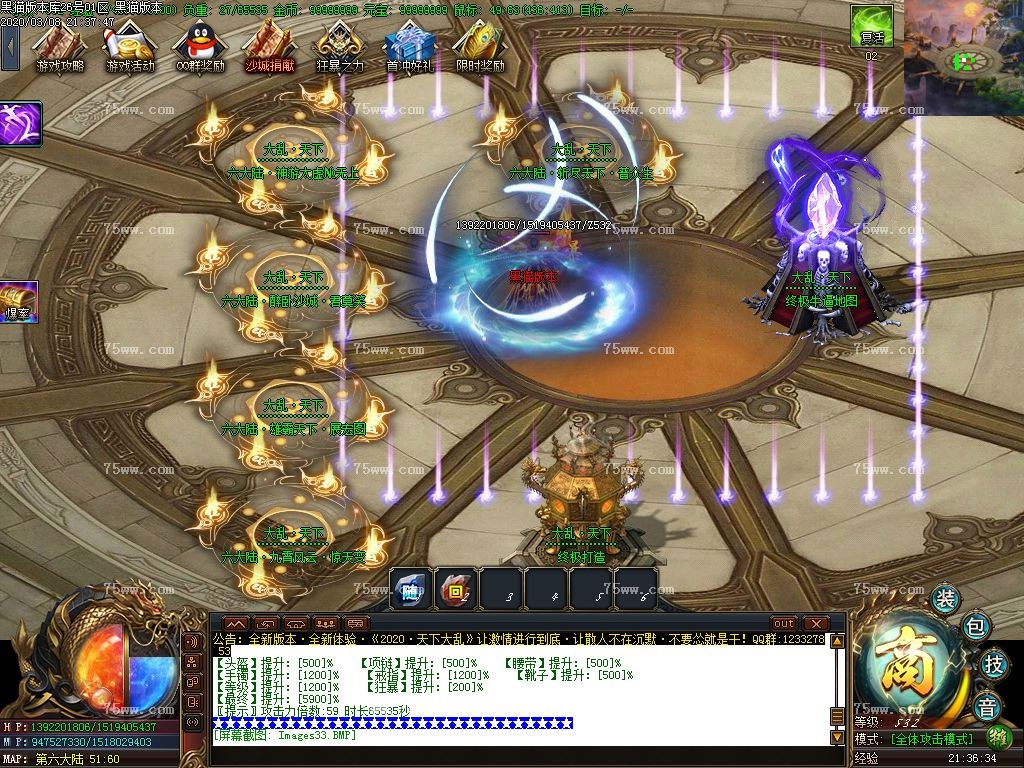Close the chat panel with the X
1024x768 pixels.
pos(817,623)
